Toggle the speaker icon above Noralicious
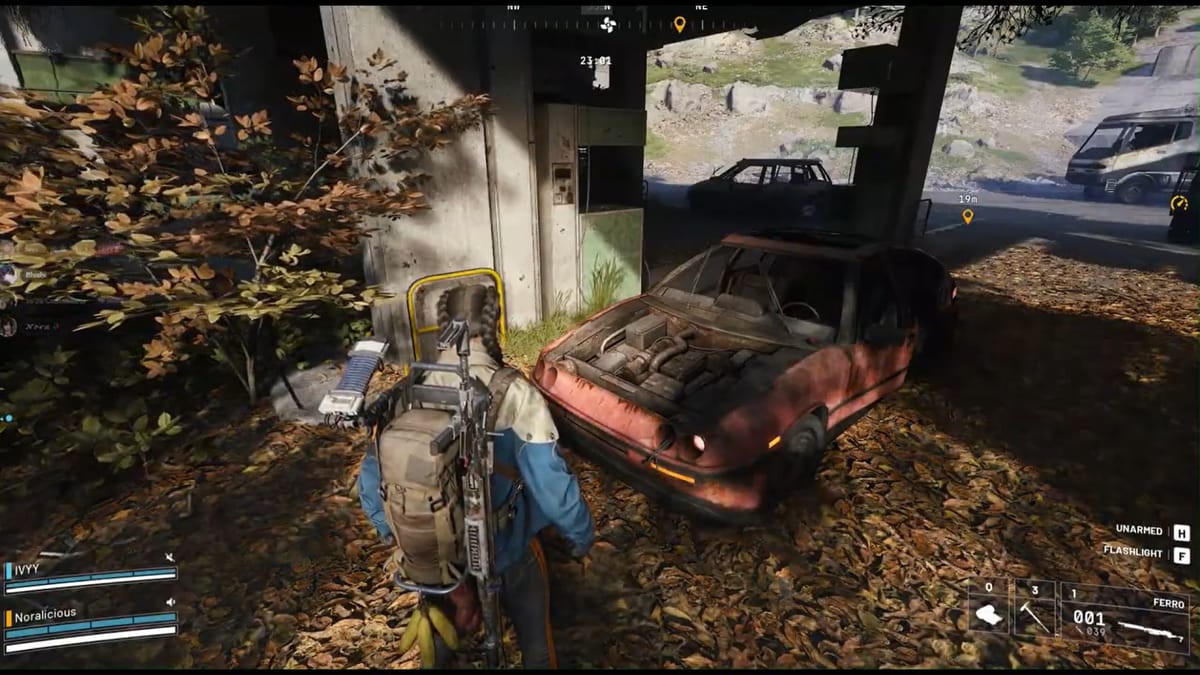Screen dimensions: 1200x675 coord(170,602)
